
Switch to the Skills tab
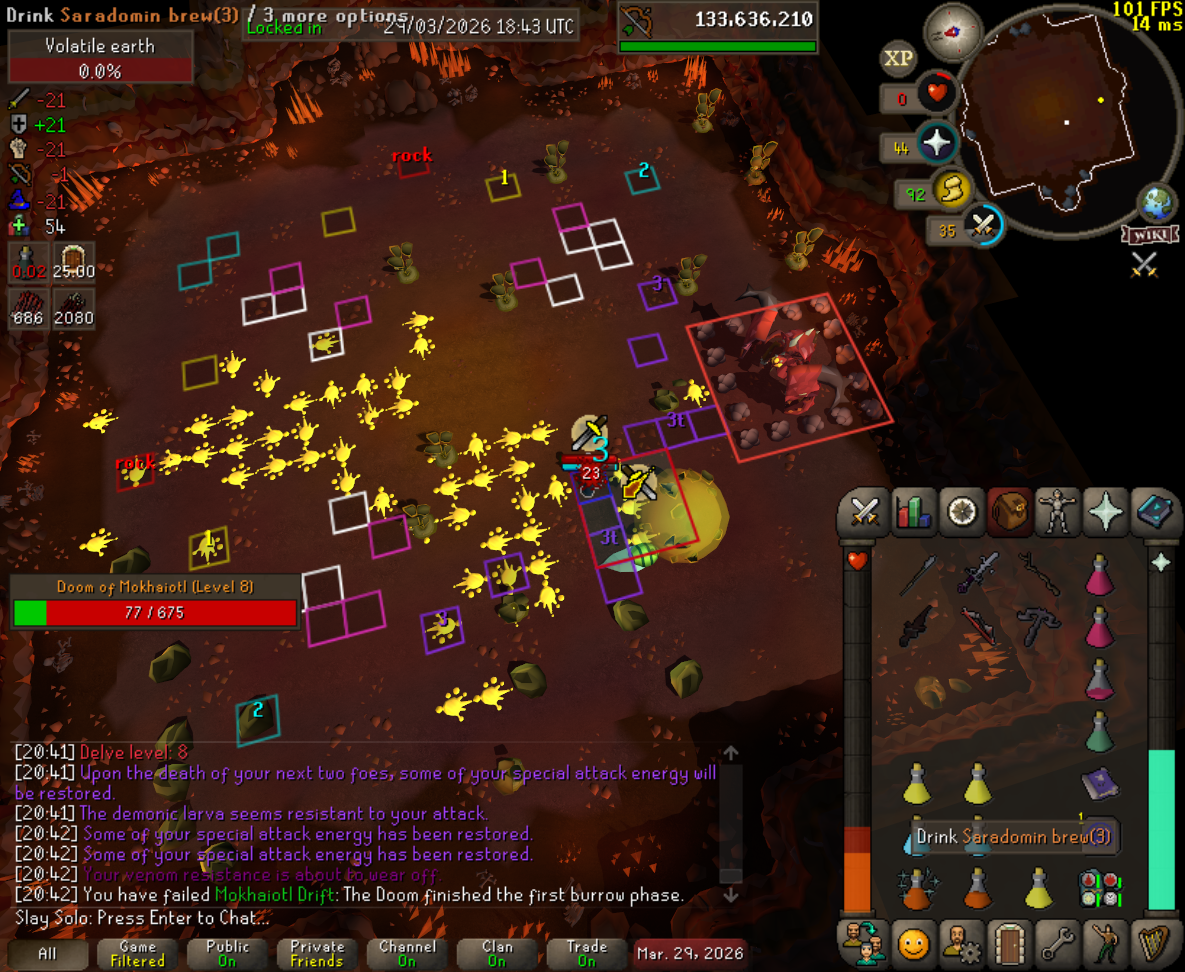912,512
